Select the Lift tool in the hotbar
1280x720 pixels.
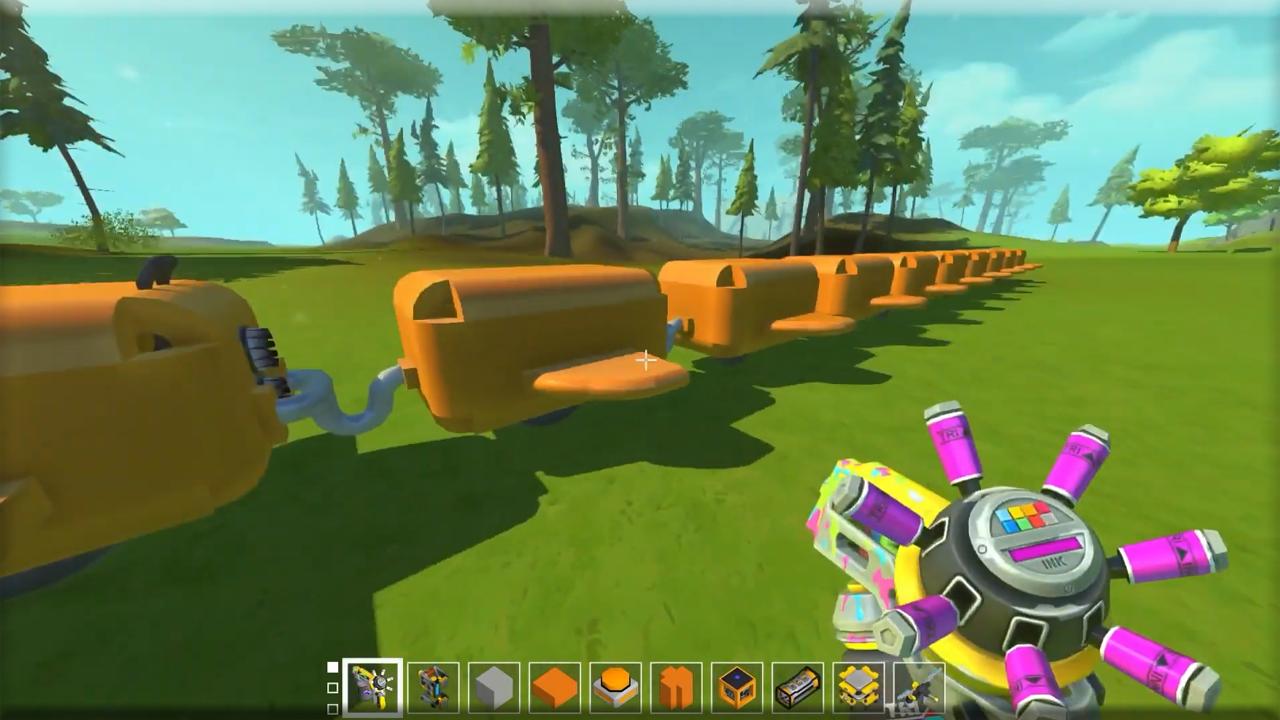click(858, 686)
